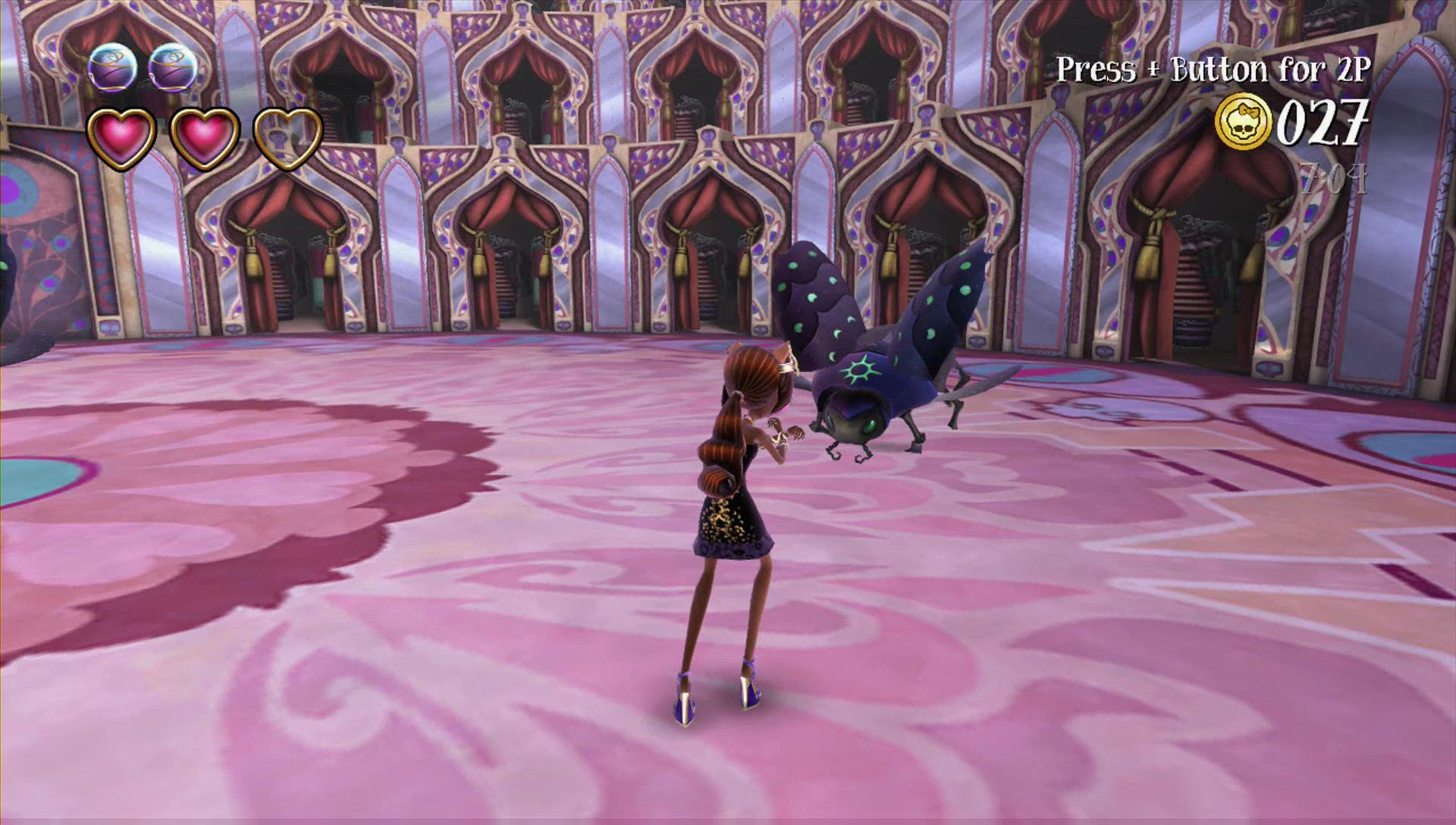Click the empty third heart outline

coord(287,137)
